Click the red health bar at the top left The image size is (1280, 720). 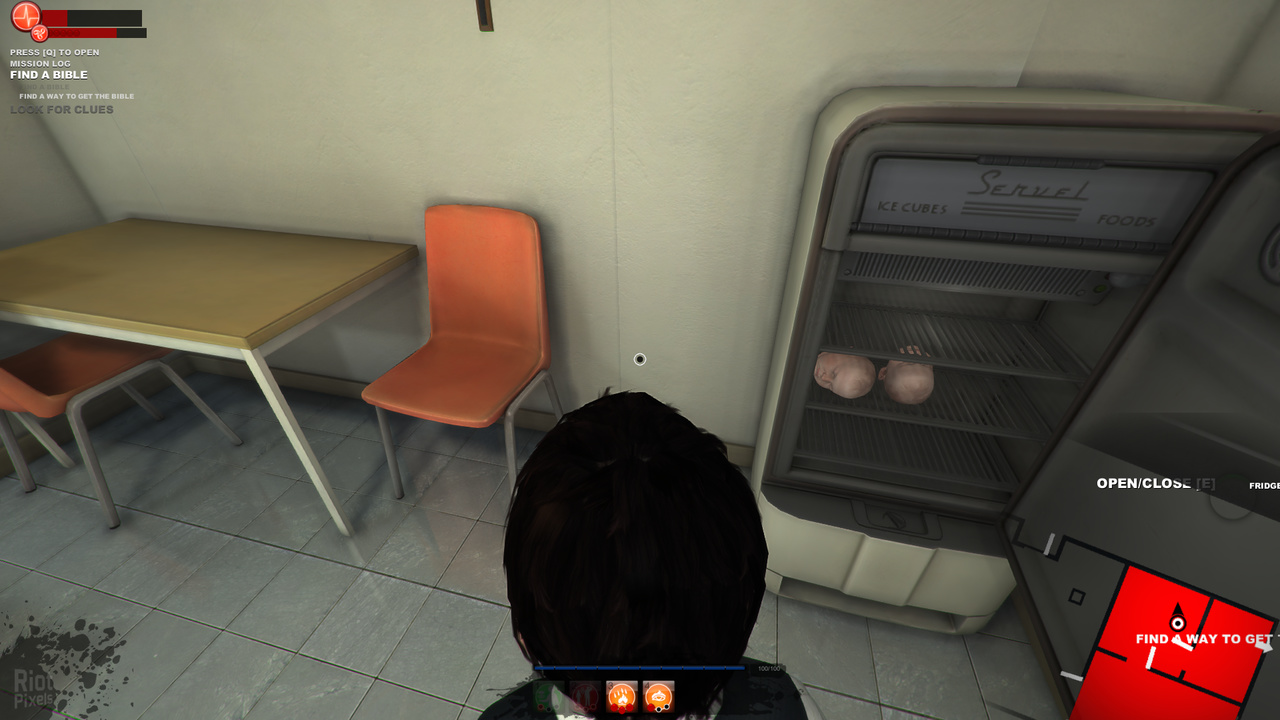[x=55, y=18]
